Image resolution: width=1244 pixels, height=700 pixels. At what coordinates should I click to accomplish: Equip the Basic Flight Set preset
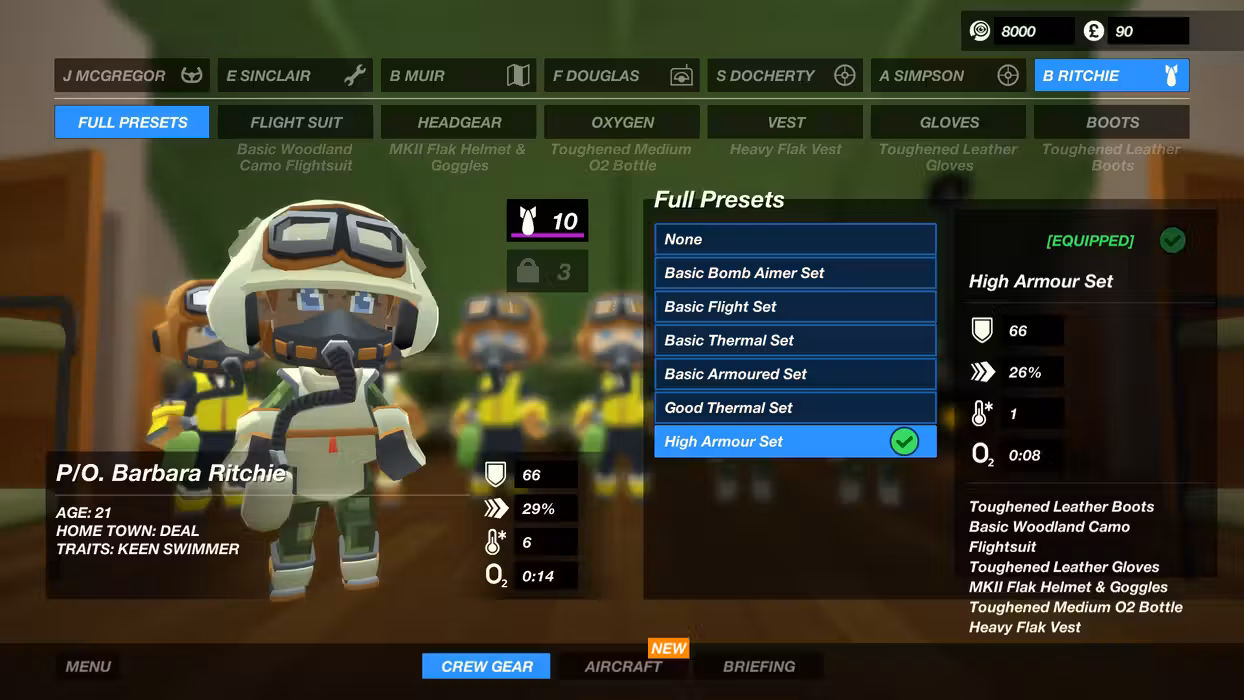click(x=795, y=307)
